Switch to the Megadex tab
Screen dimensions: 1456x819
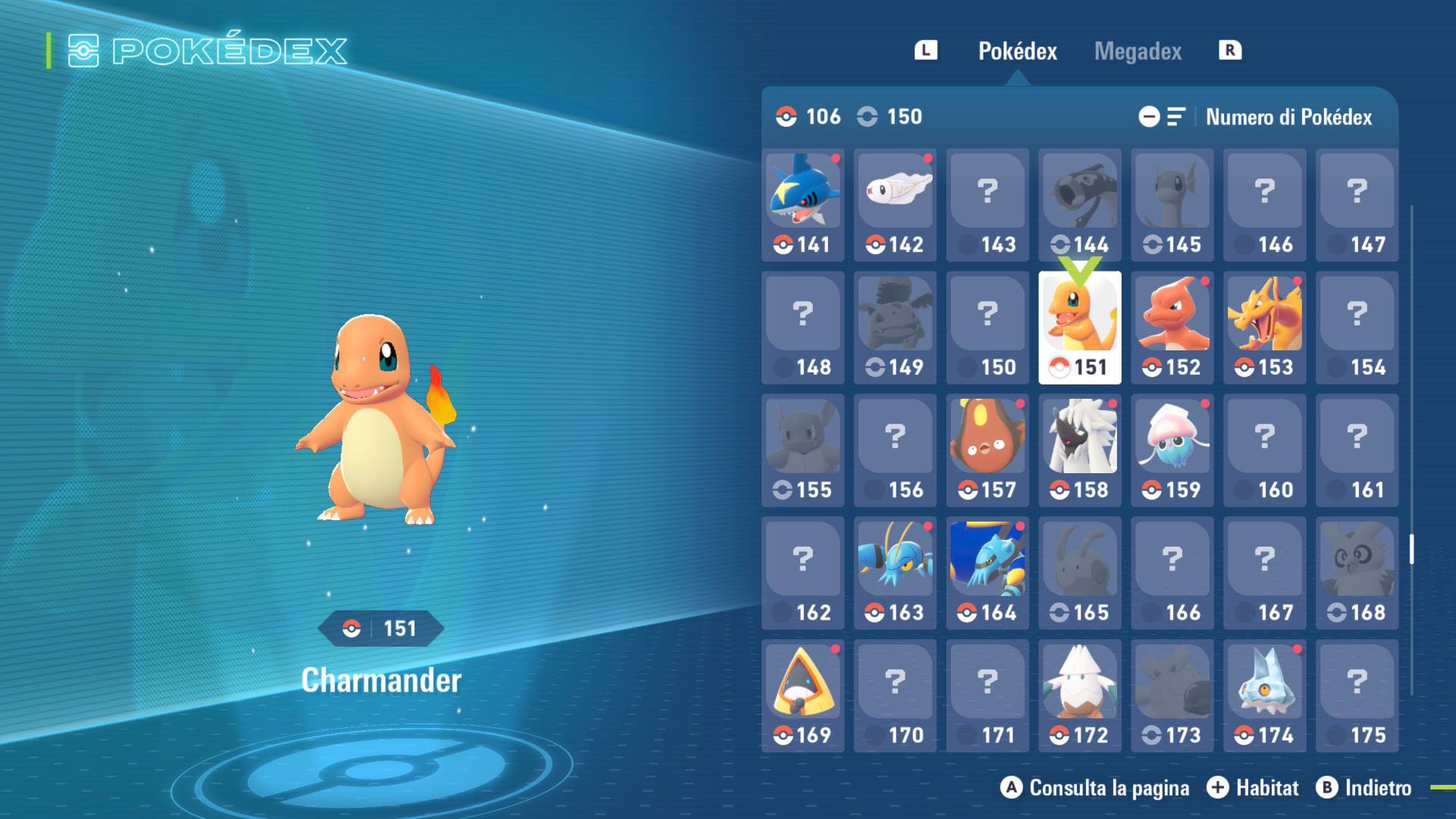[x=1137, y=51]
